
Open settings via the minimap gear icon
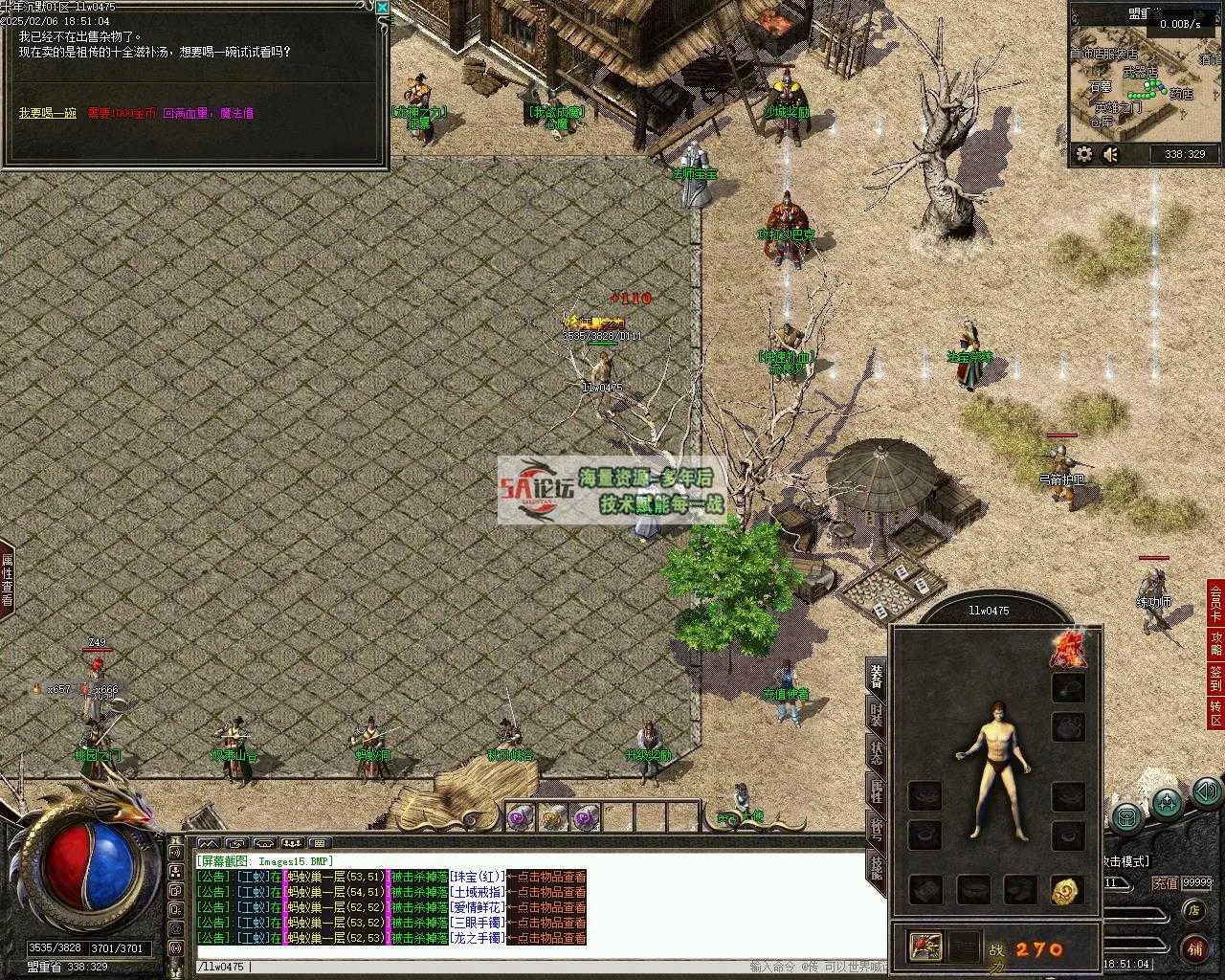point(1084,154)
